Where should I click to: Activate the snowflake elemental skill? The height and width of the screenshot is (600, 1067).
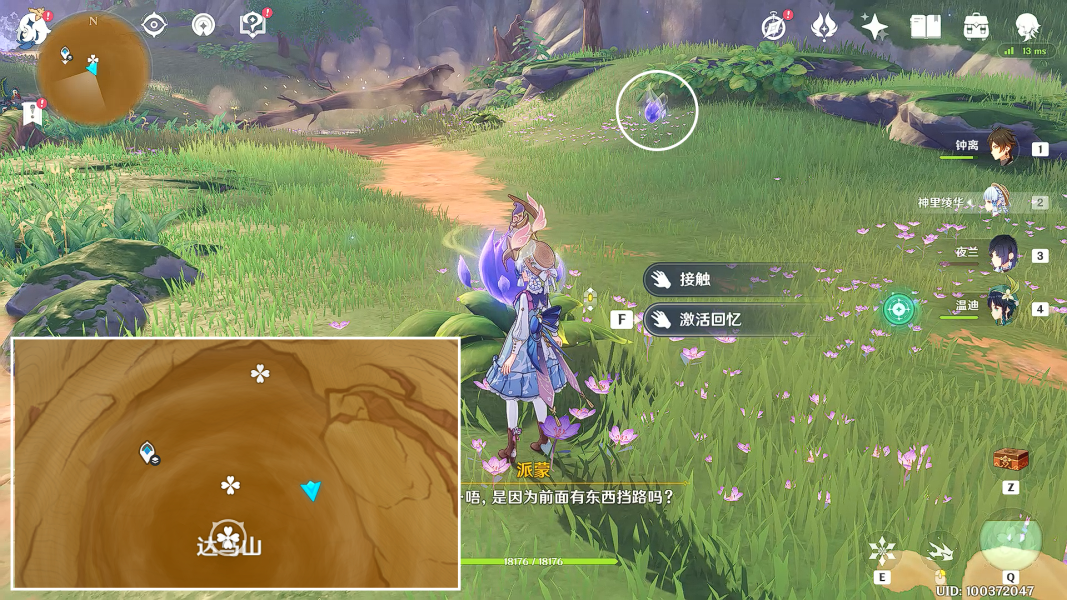tap(882, 552)
